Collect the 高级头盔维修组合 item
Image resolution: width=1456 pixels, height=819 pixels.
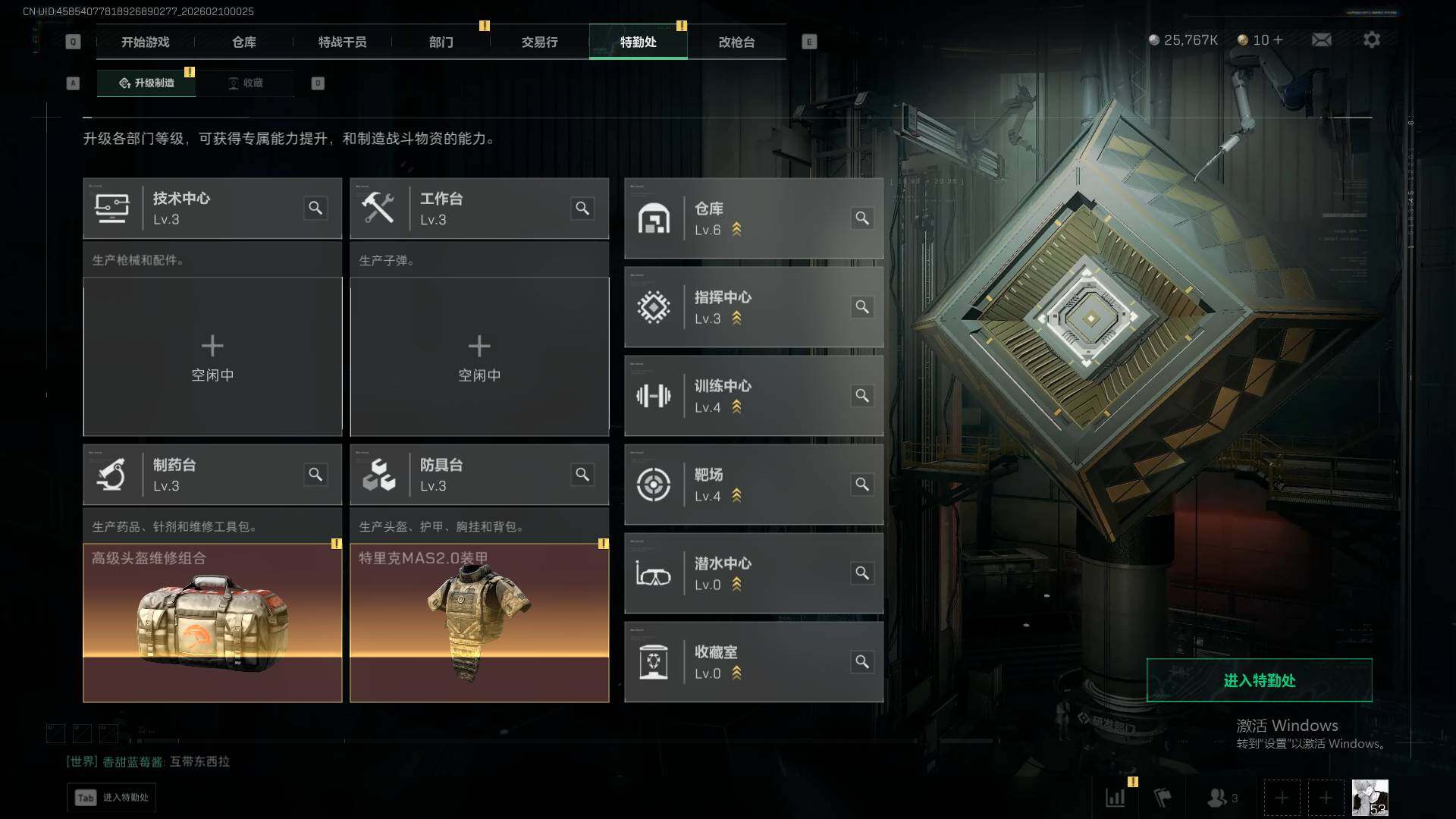(x=212, y=623)
